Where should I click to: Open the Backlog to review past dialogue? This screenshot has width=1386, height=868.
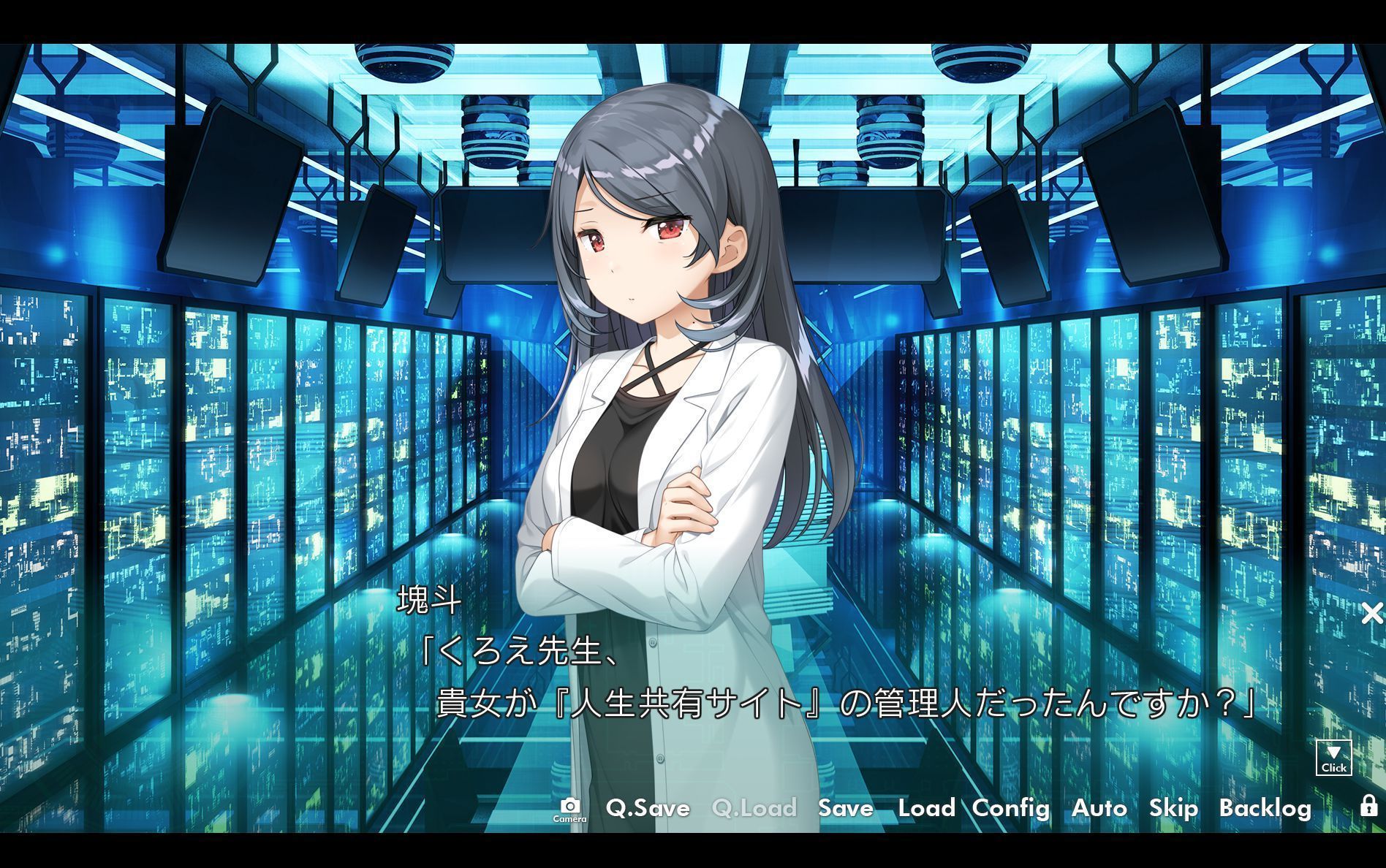pyautogui.click(x=1265, y=808)
